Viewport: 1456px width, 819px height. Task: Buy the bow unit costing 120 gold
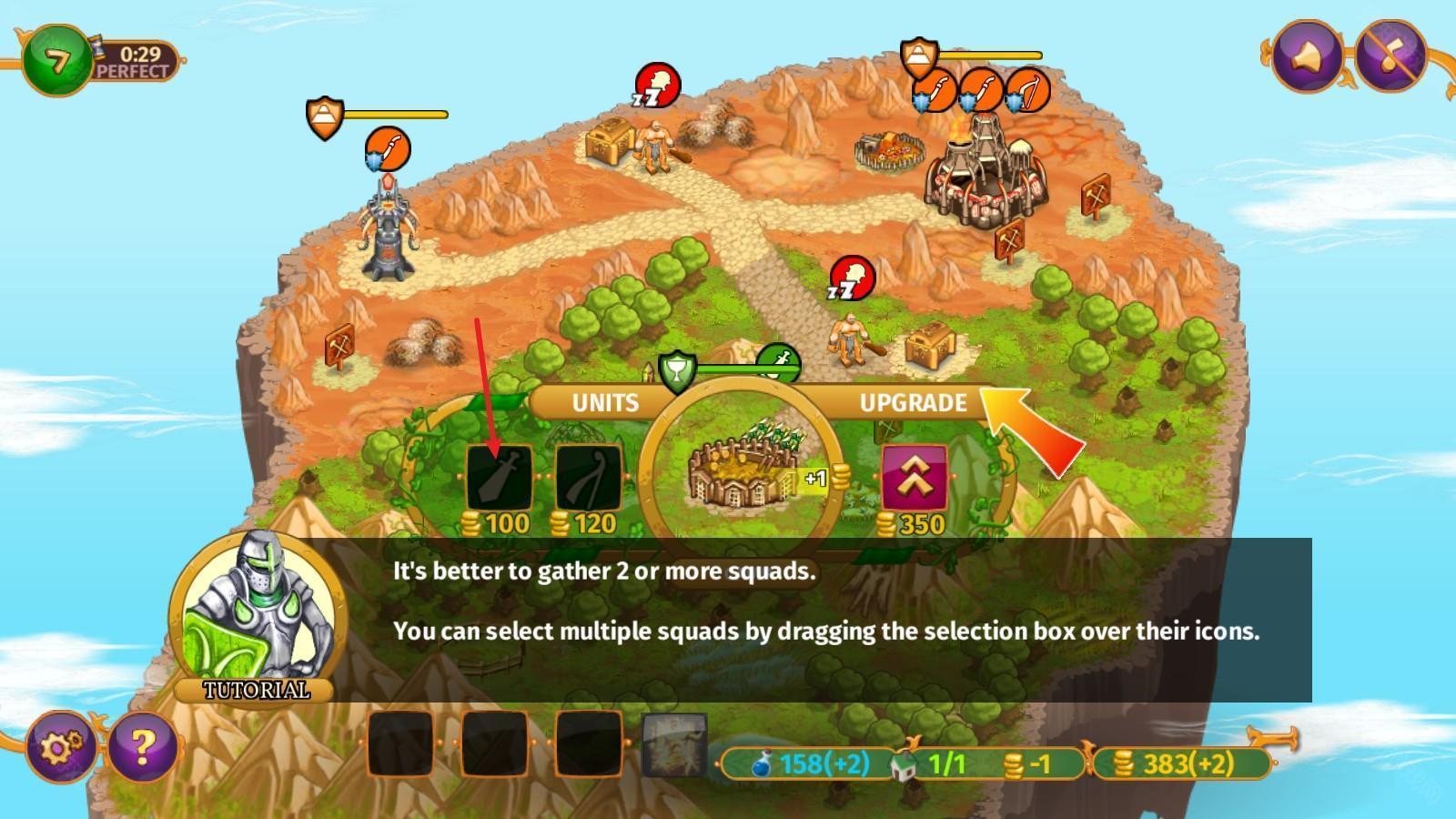tap(588, 478)
